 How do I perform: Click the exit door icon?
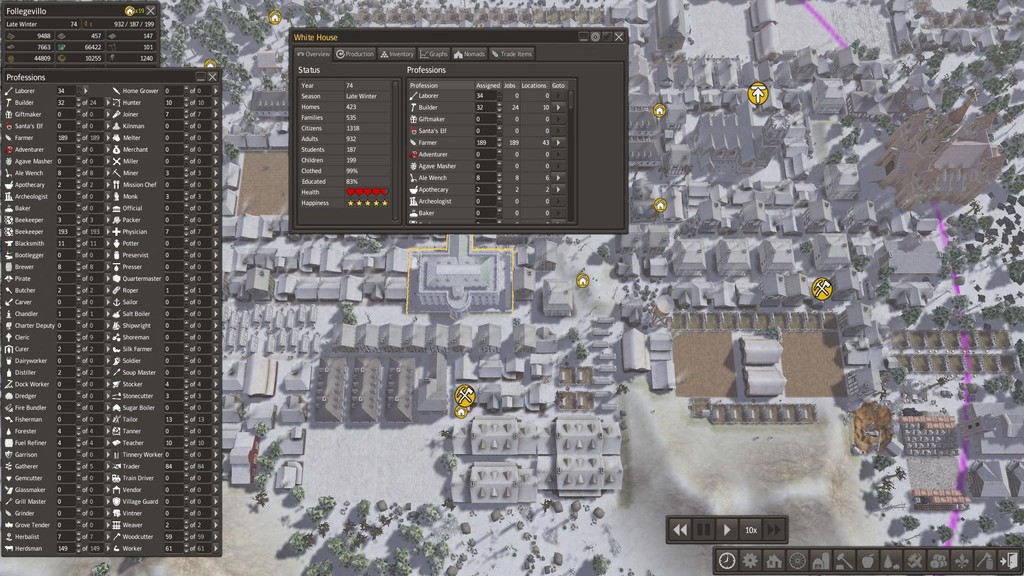point(1009,560)
